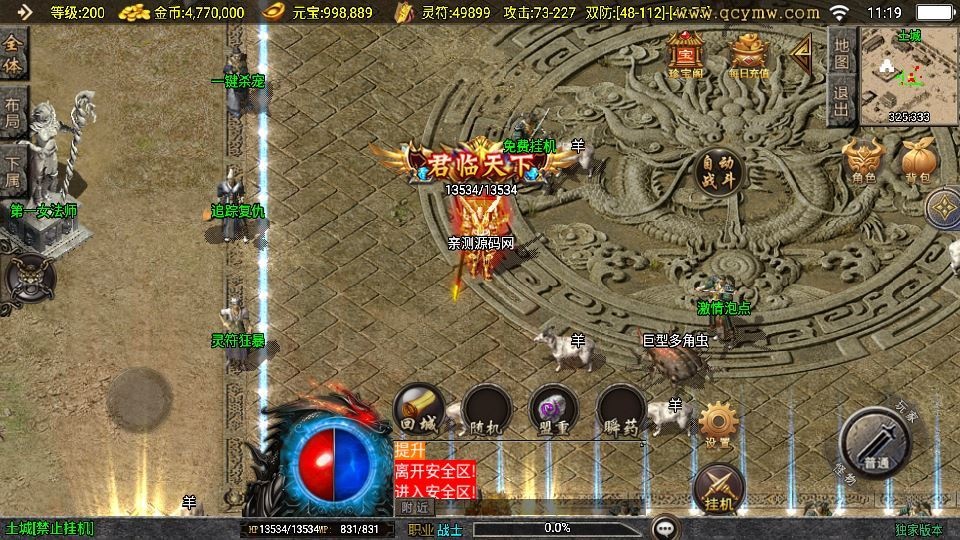Open the 角色 character sheet
The height and width of the screenshot is (540, 960).
coord(864,160)
